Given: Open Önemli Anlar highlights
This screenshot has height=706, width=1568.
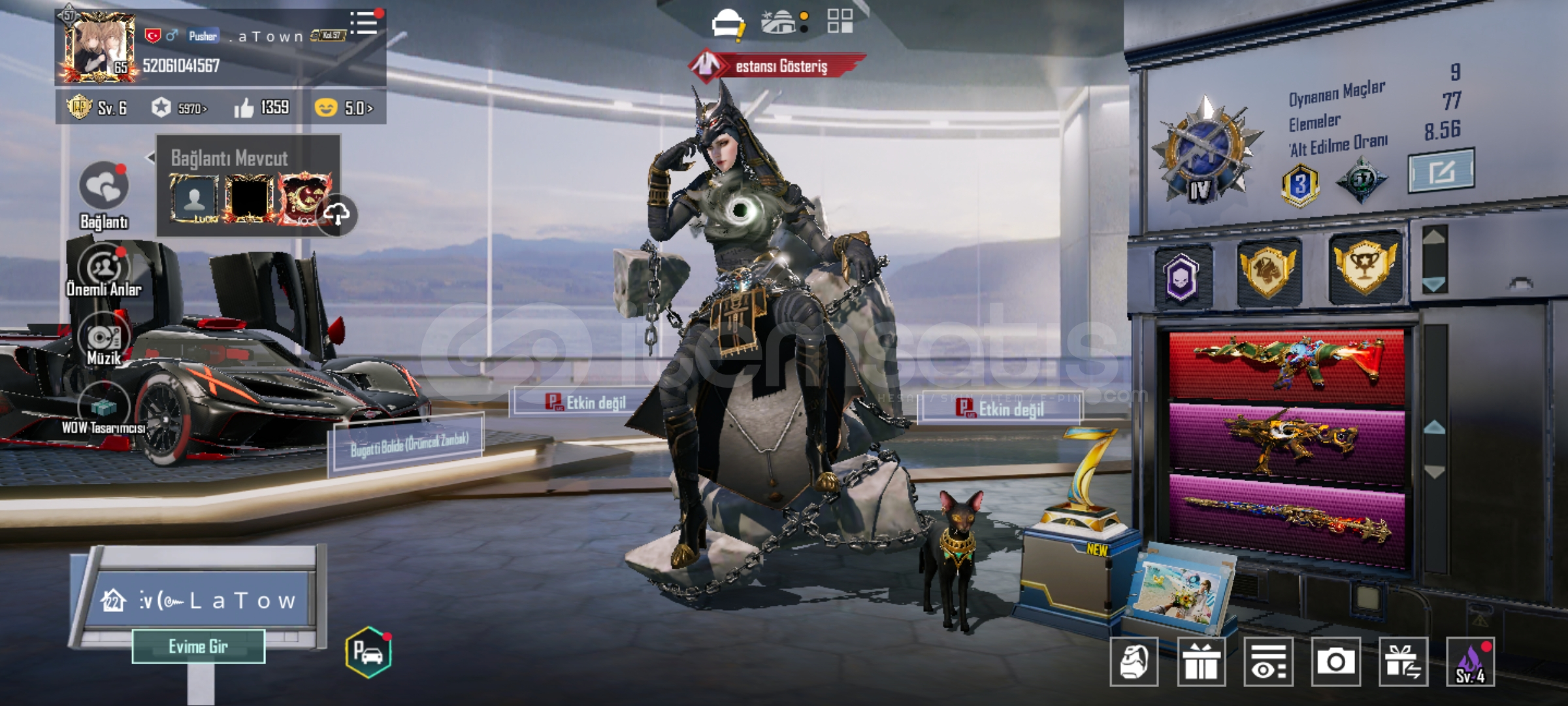Looking at the screenshot, I should point(103,269).
